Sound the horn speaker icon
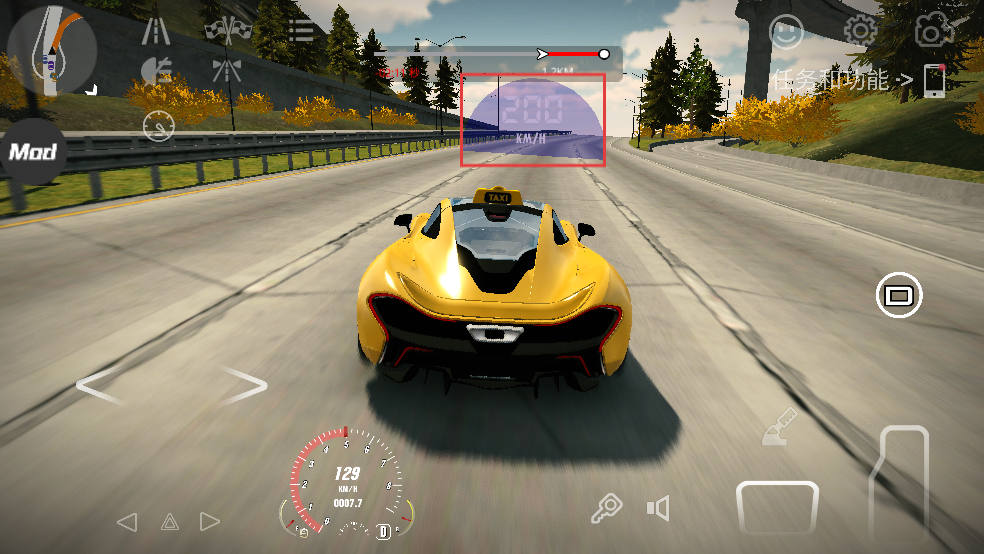Viewport: 984px width, 554px height. click(x=657, y=509)
